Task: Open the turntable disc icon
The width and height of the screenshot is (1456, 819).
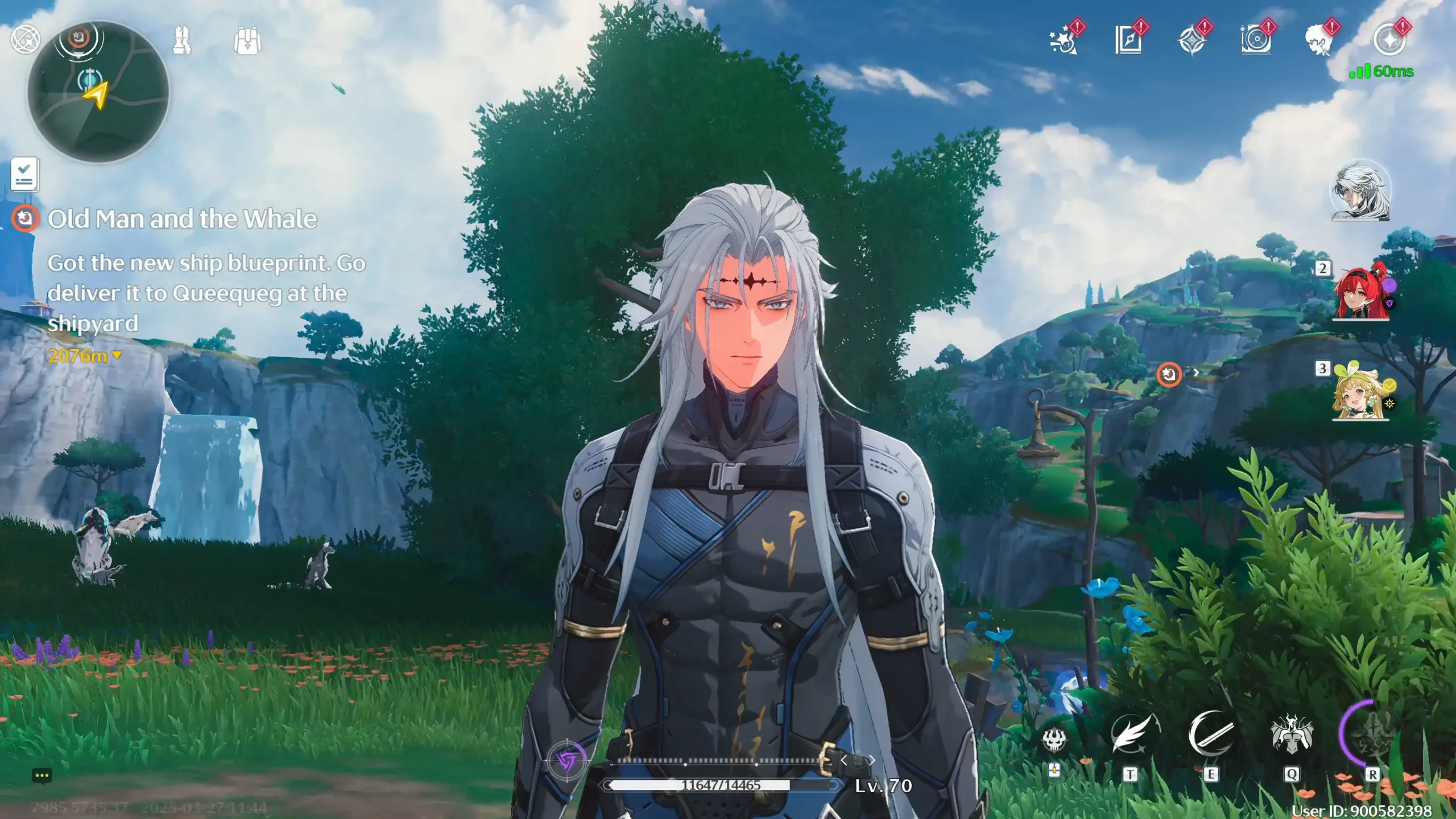Action: [x=1255, y=41]
